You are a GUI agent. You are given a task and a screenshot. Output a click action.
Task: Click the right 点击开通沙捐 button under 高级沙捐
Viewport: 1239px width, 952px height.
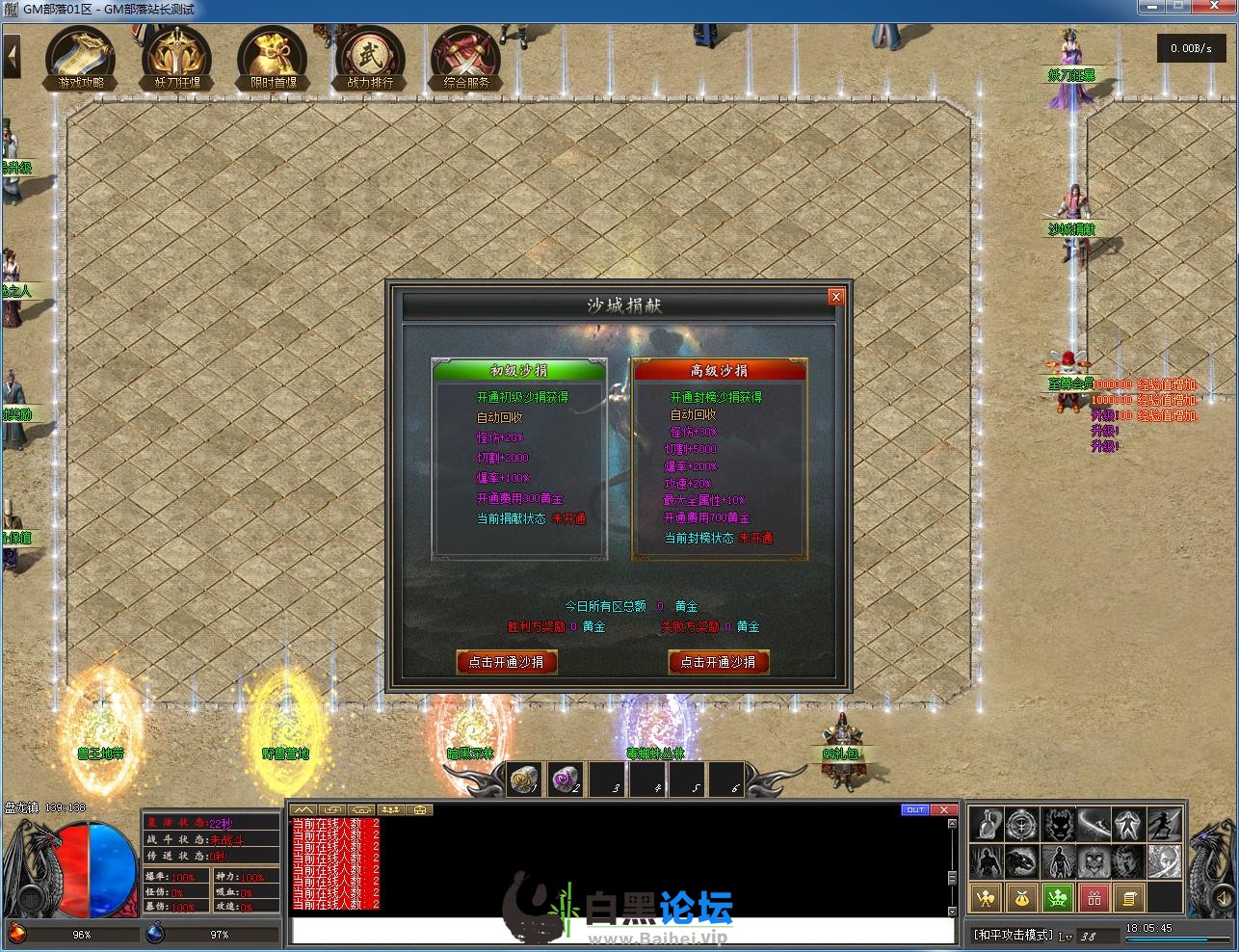click(718, 662)
